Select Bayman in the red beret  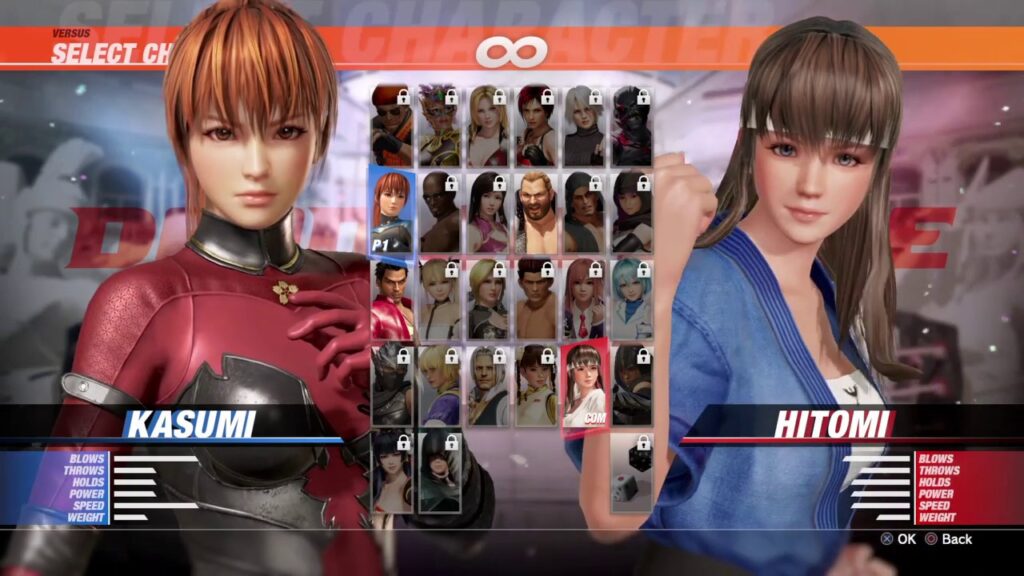pyautogui.click(x=391, y=125)
